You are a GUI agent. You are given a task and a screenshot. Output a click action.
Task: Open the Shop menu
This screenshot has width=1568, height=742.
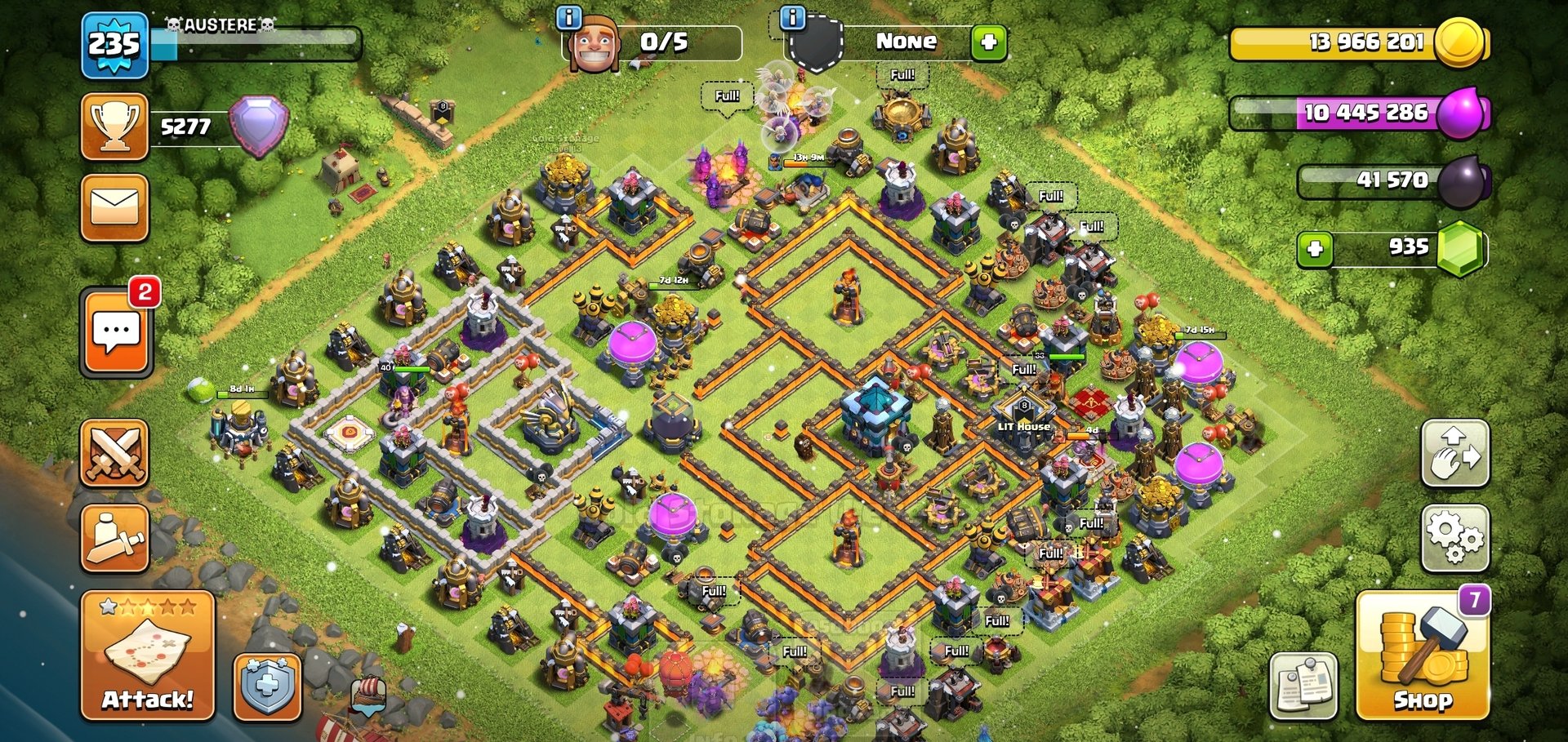1423,655
